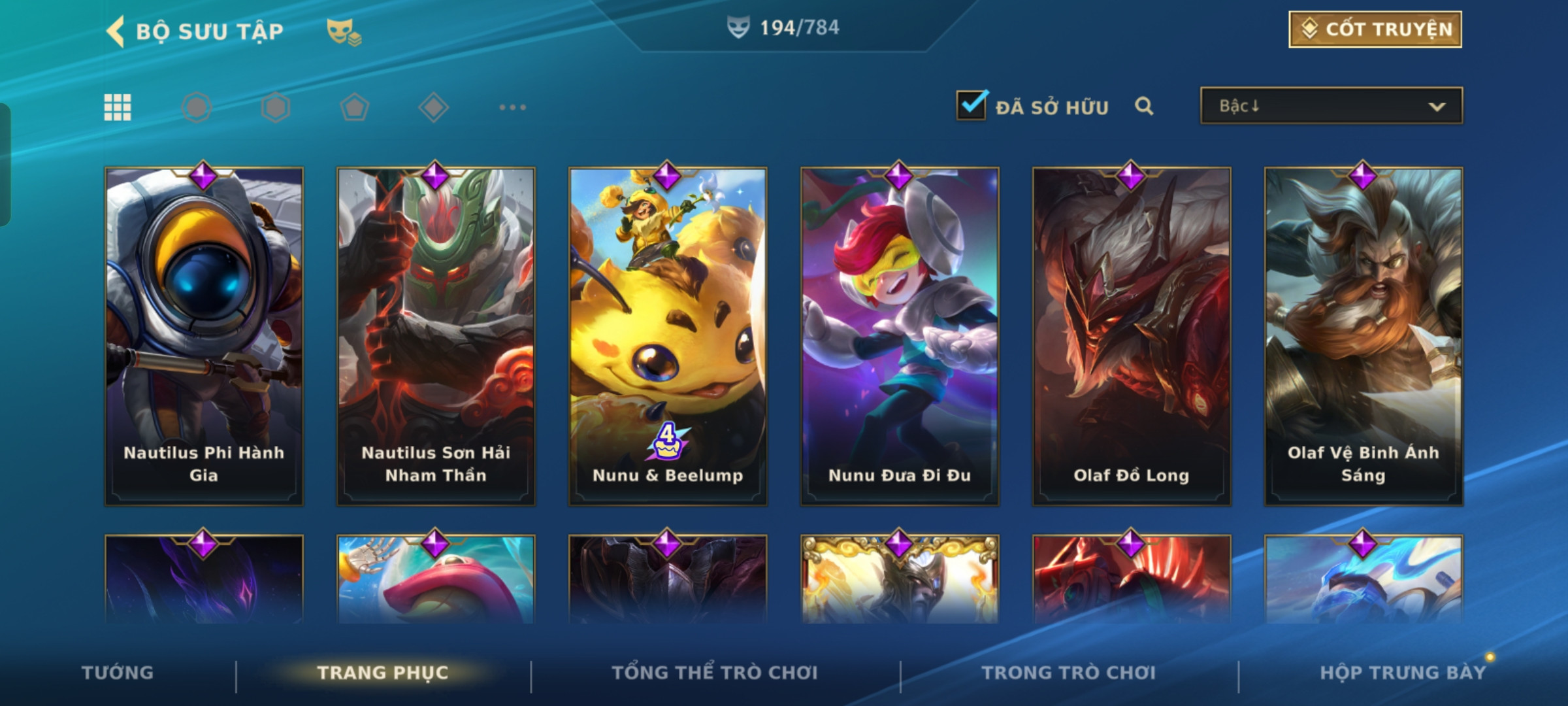The height and width of the screenshot is (706, 1568).
Task: Switch to the Tướng tab
Action: coord(118,673)
